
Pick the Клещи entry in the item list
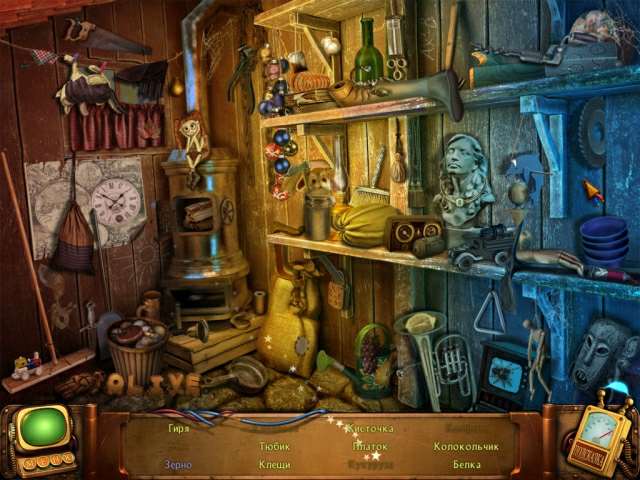274,464
